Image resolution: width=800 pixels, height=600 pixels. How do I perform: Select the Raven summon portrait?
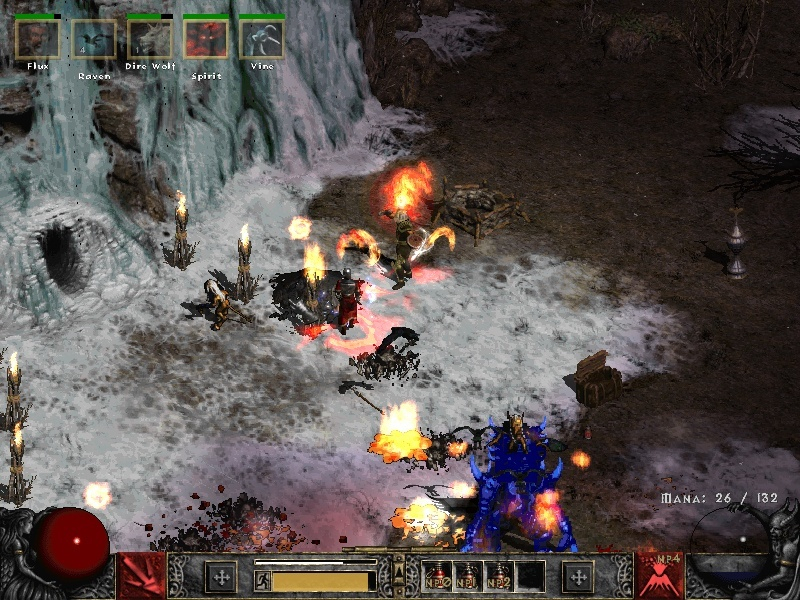94,39
